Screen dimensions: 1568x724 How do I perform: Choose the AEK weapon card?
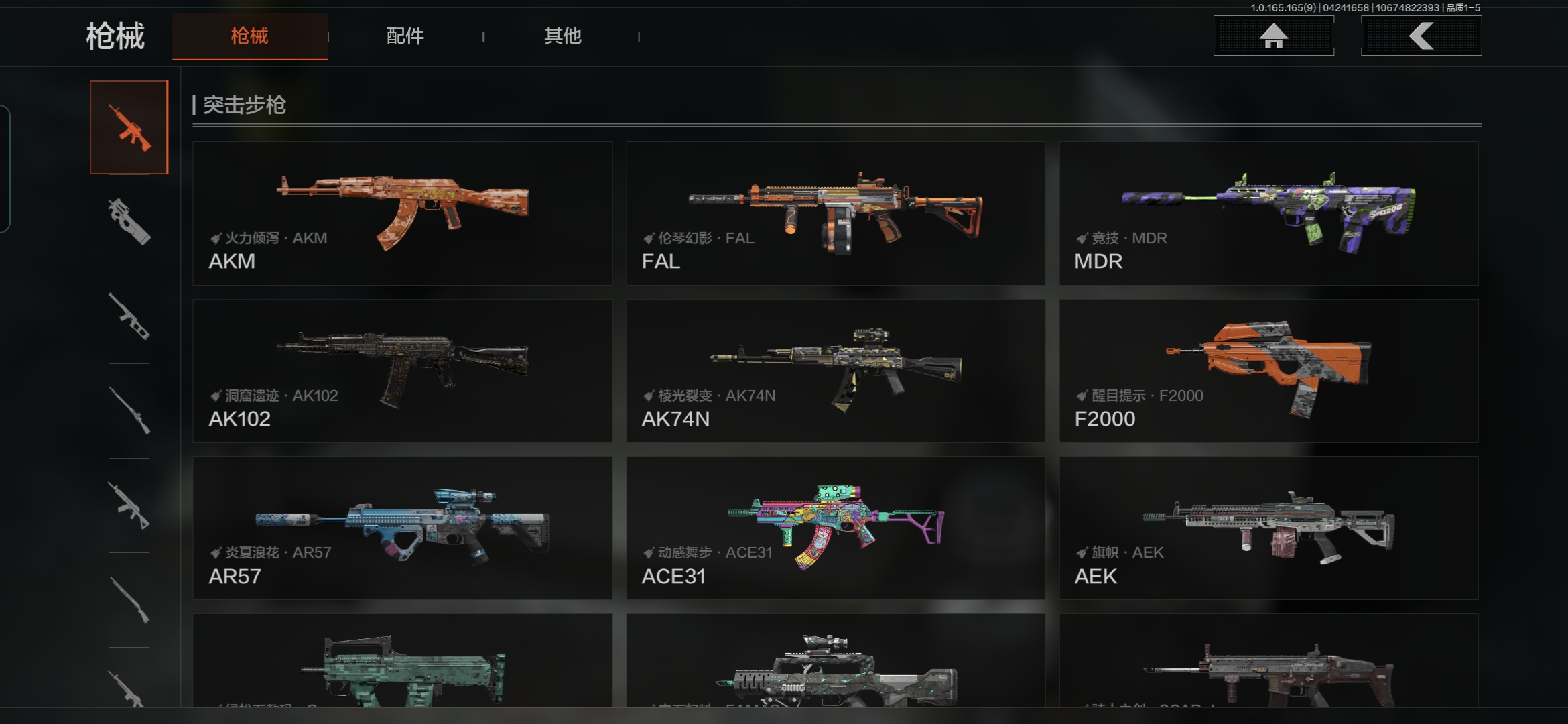tap(1268, 528)
